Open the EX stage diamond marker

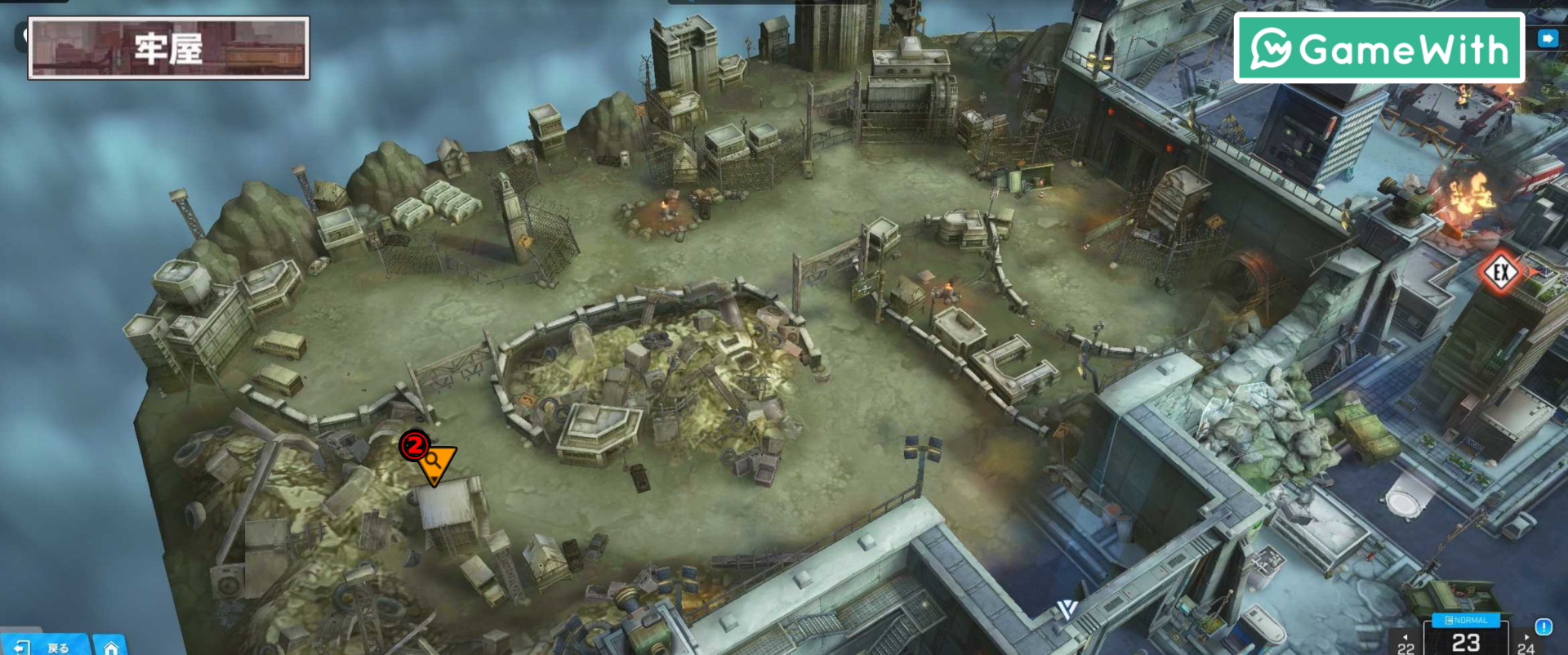pyautogui.click(x=1500, y=273)
